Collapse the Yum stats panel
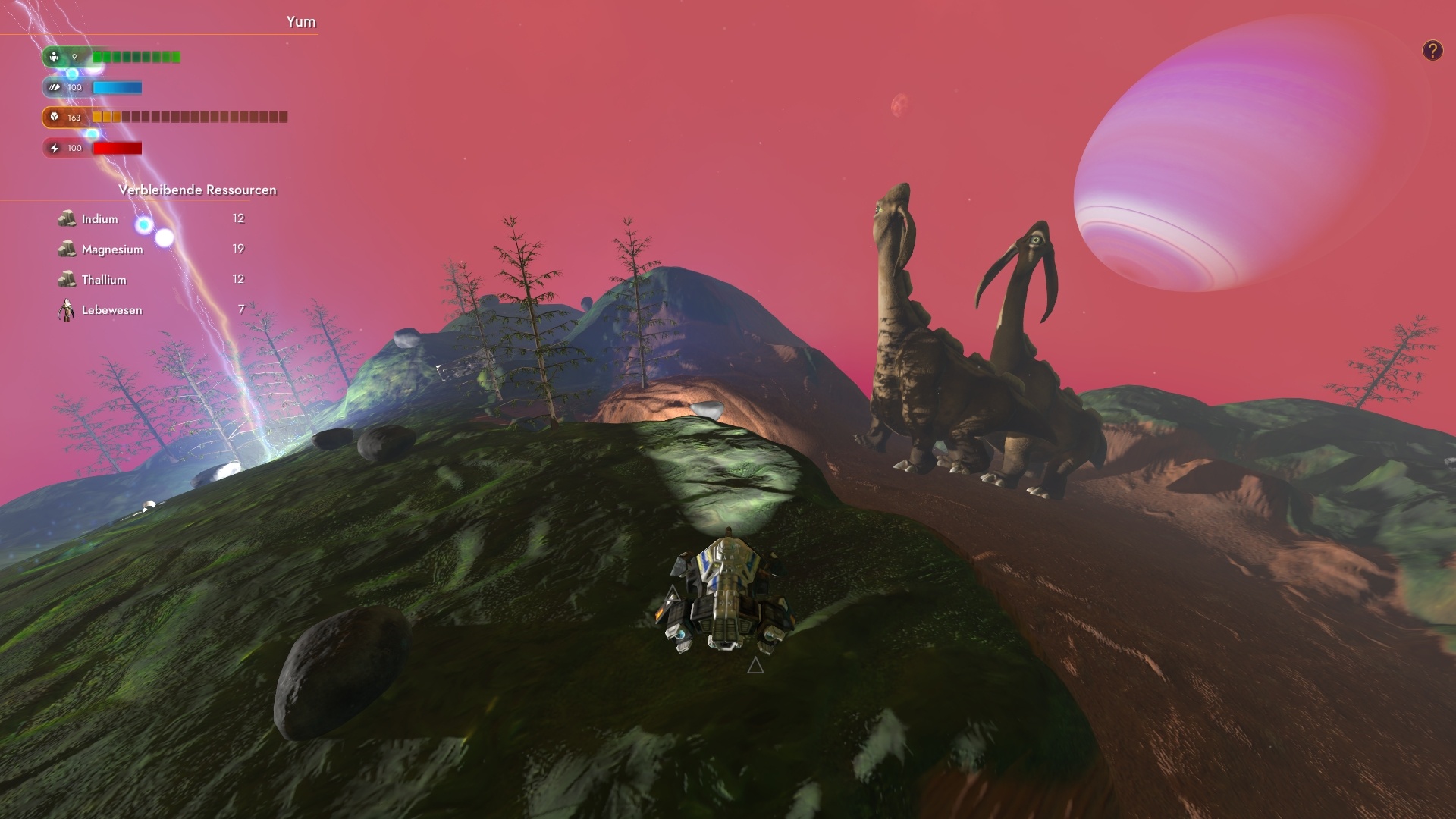Viewport: 1456px width, 819px height. [x=301, y=22]
